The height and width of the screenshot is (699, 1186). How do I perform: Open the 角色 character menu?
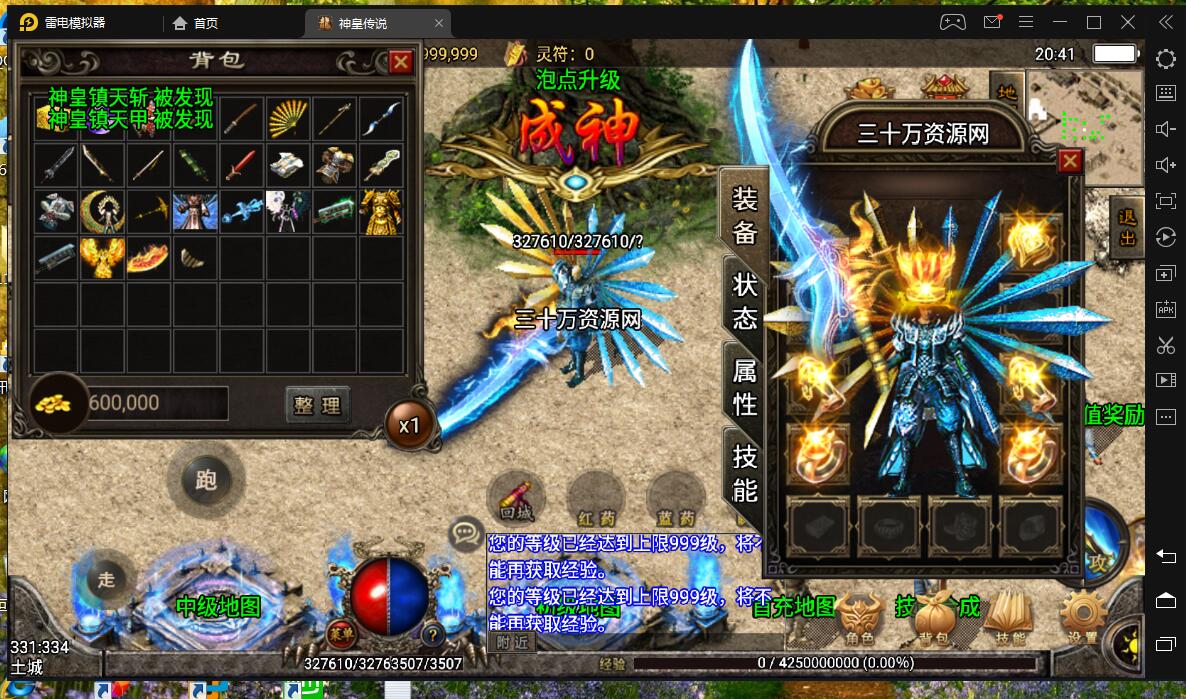pos(860,617)
